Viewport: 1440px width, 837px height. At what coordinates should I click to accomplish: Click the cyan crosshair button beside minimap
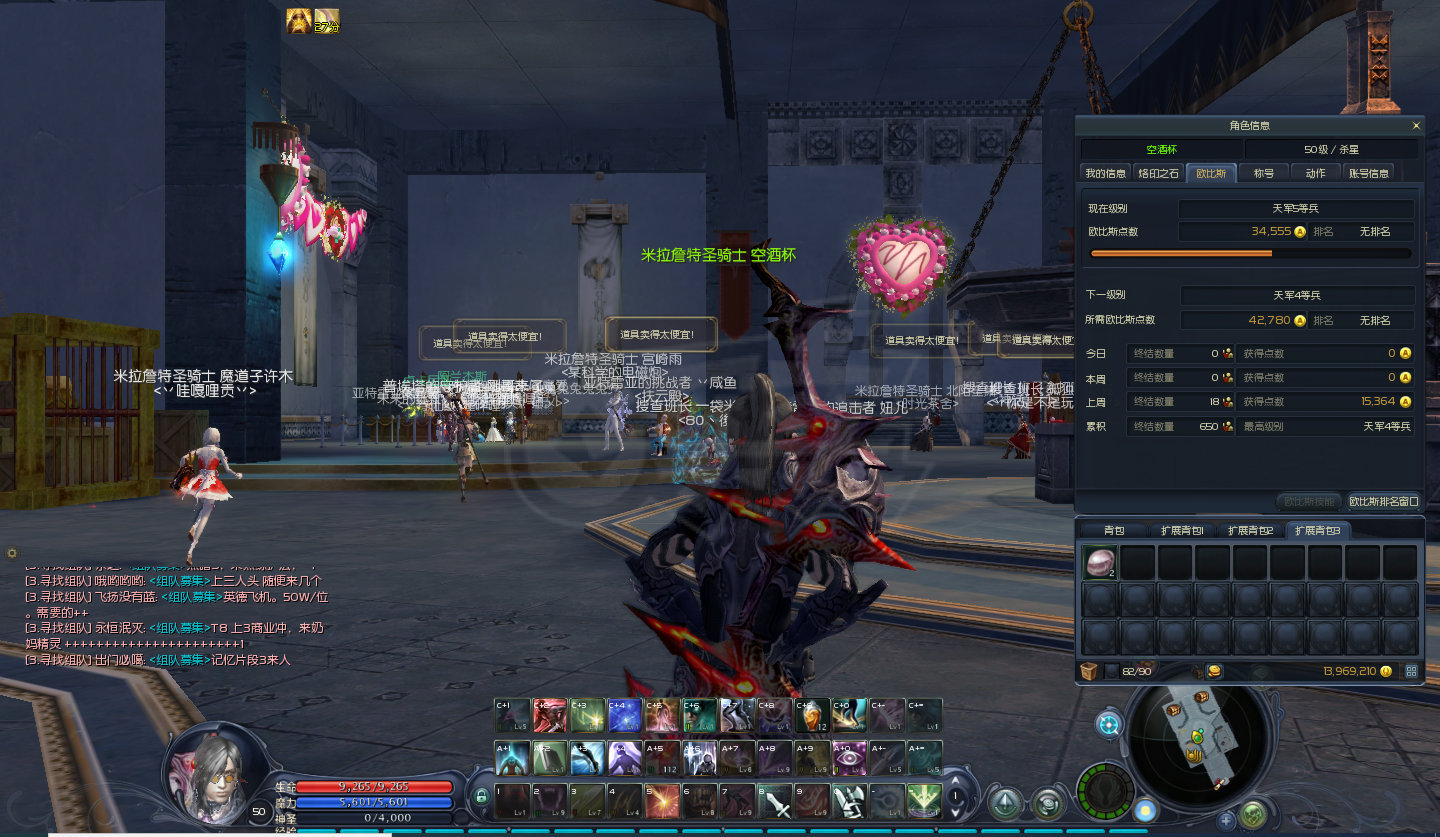(x=1109, y=725)
